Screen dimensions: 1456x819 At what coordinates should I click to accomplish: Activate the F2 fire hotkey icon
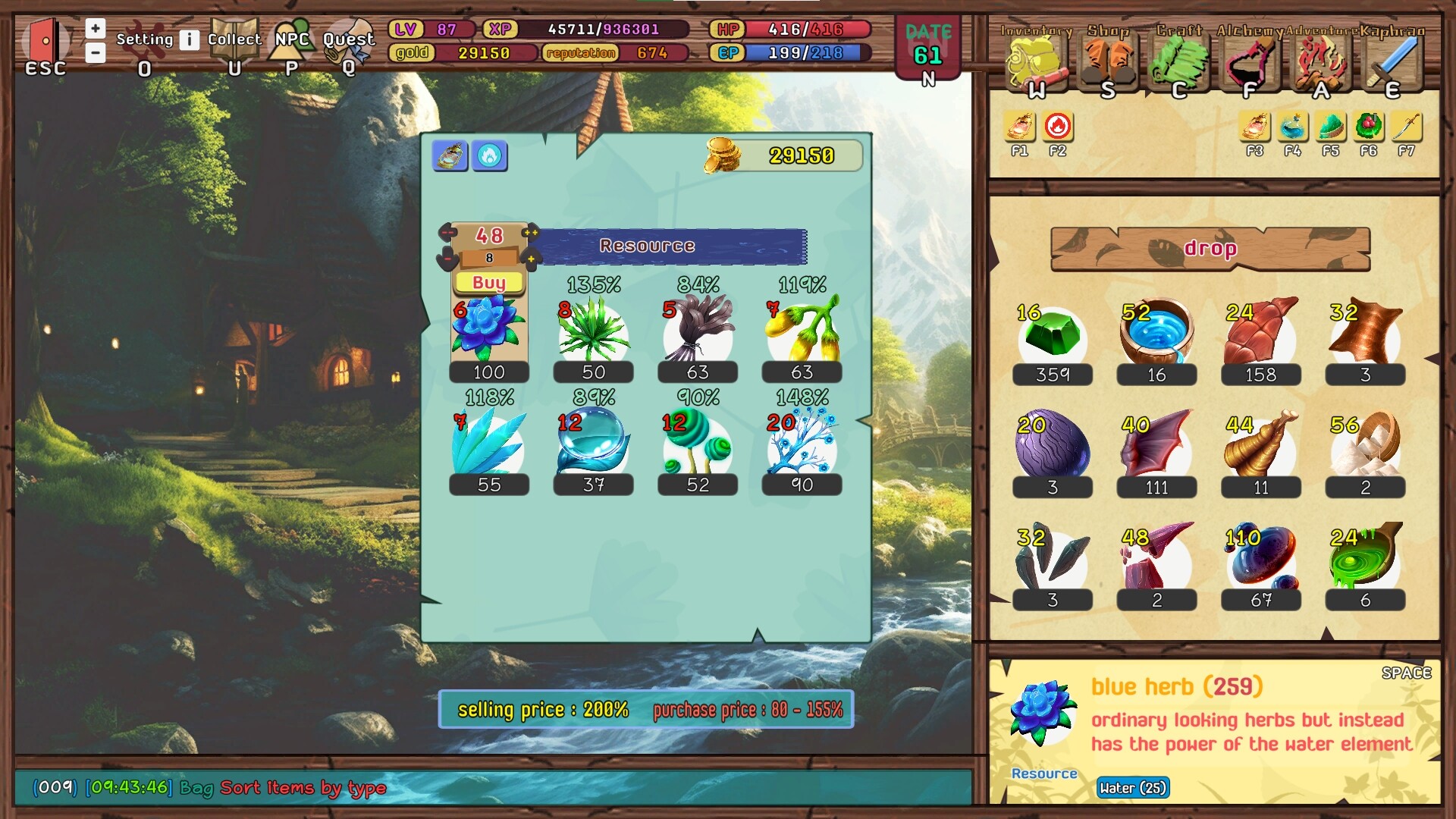coord(1057,129)
